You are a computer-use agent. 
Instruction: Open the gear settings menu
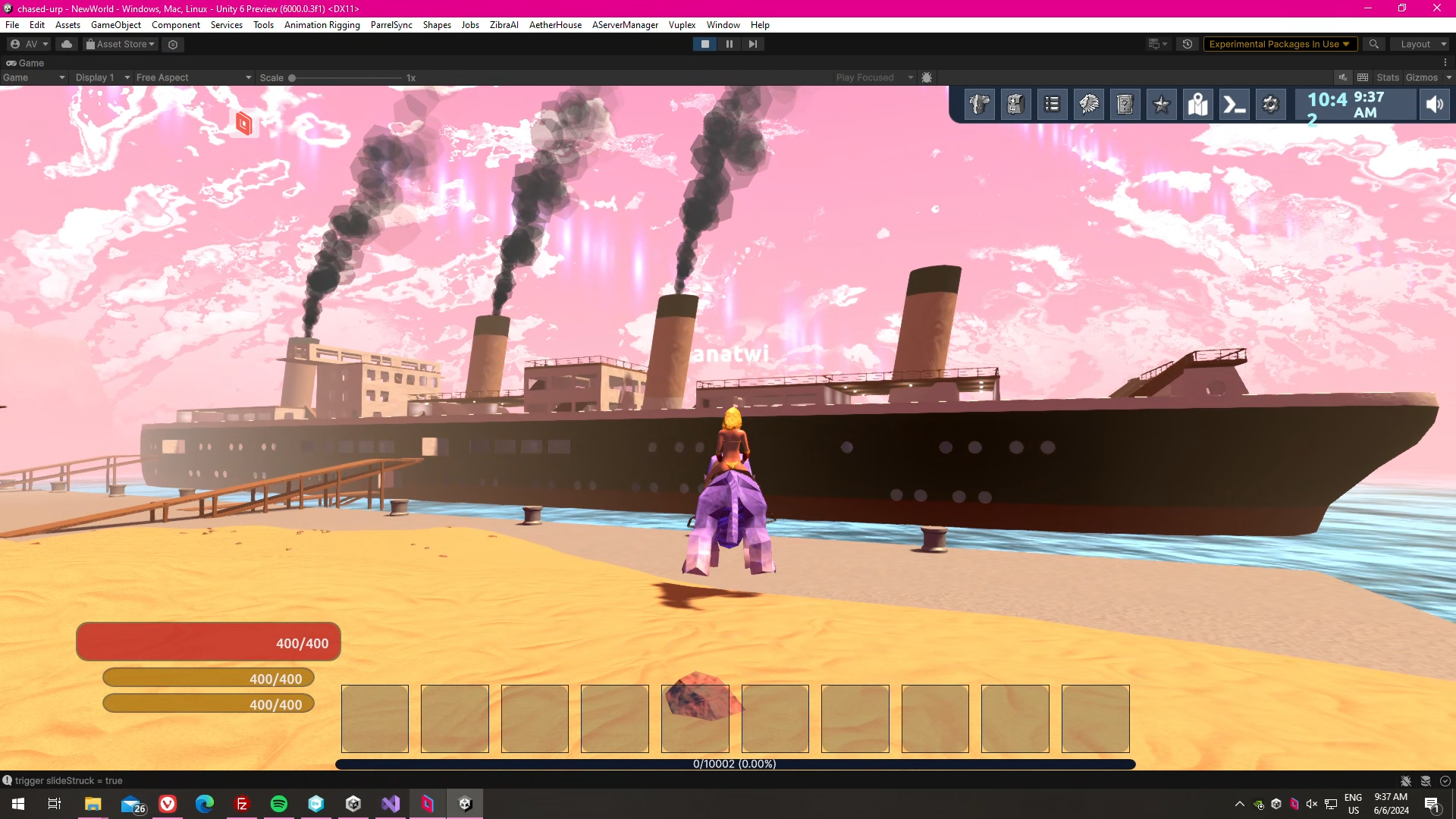click(x=1270, y=105)
